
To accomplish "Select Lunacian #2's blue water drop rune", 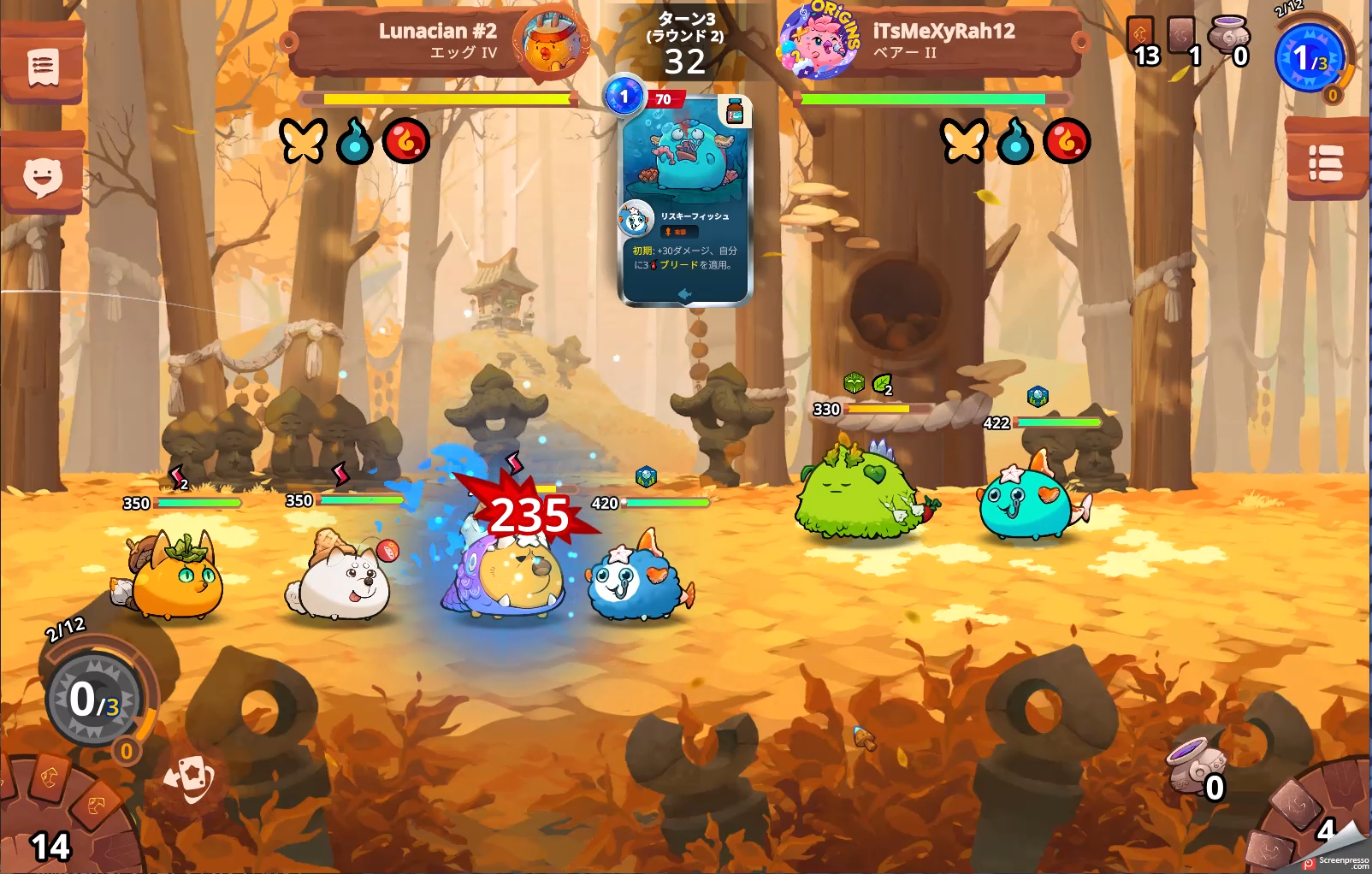I will pyautogui.click(x=355, y=142).
